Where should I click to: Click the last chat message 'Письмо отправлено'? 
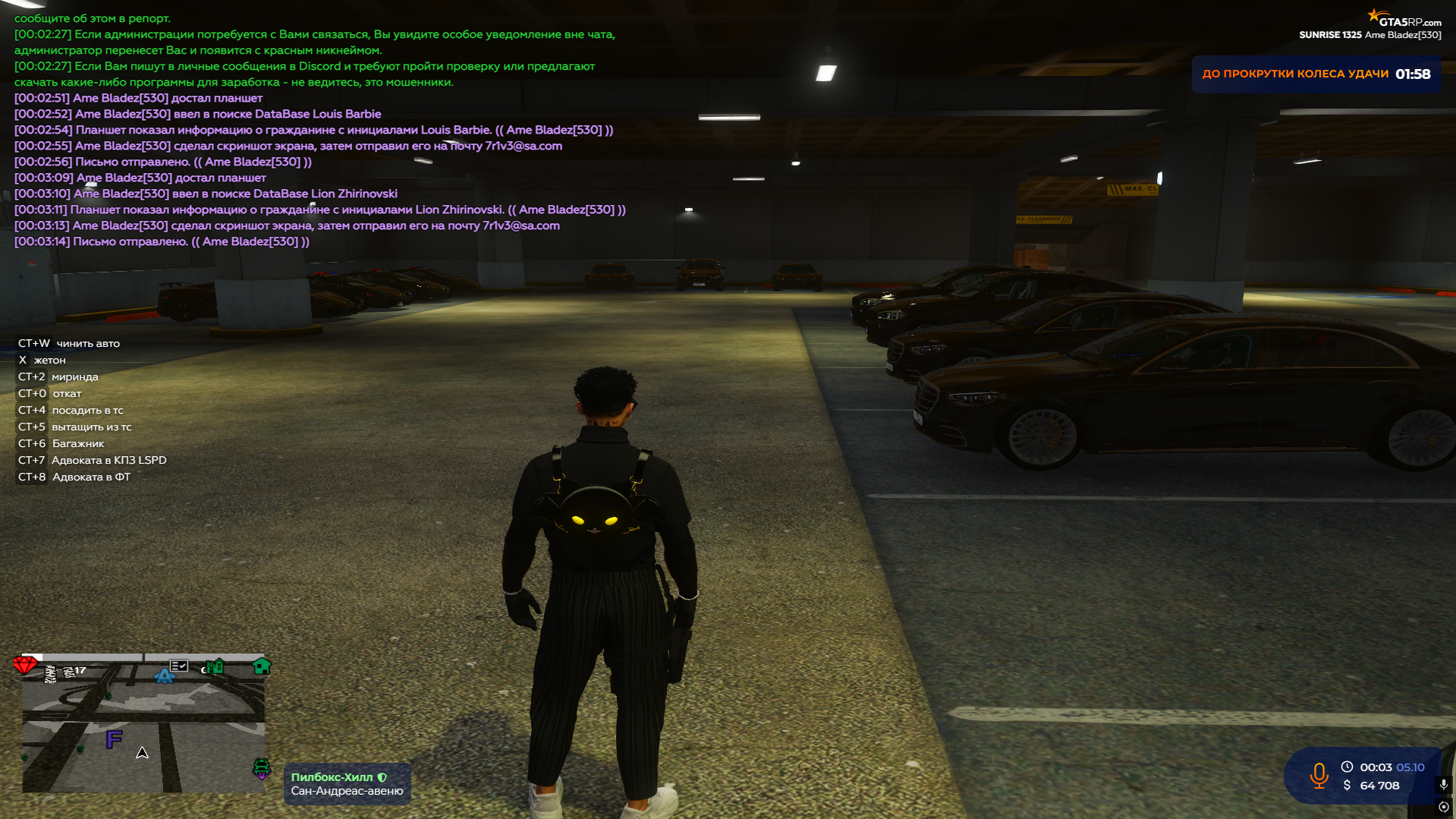click(162, 241)
